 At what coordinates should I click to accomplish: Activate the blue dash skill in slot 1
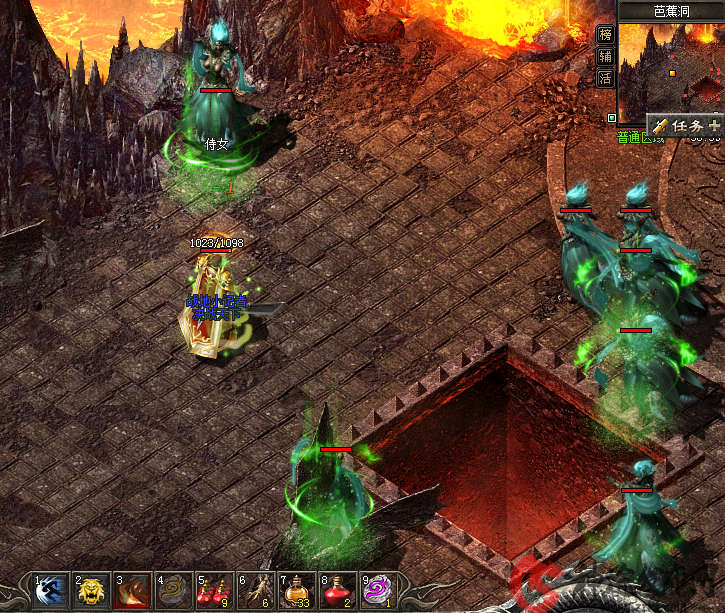[51, 590]
